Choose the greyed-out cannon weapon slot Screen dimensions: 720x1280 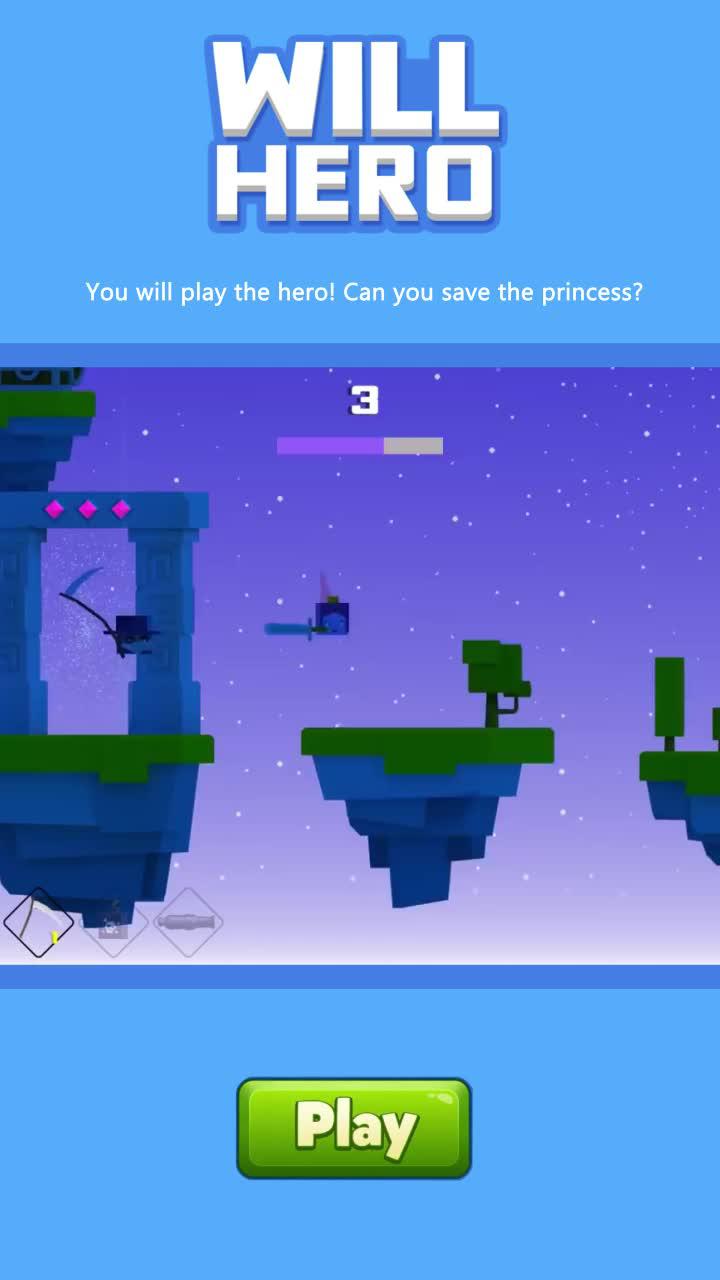(x=188, y=922)
